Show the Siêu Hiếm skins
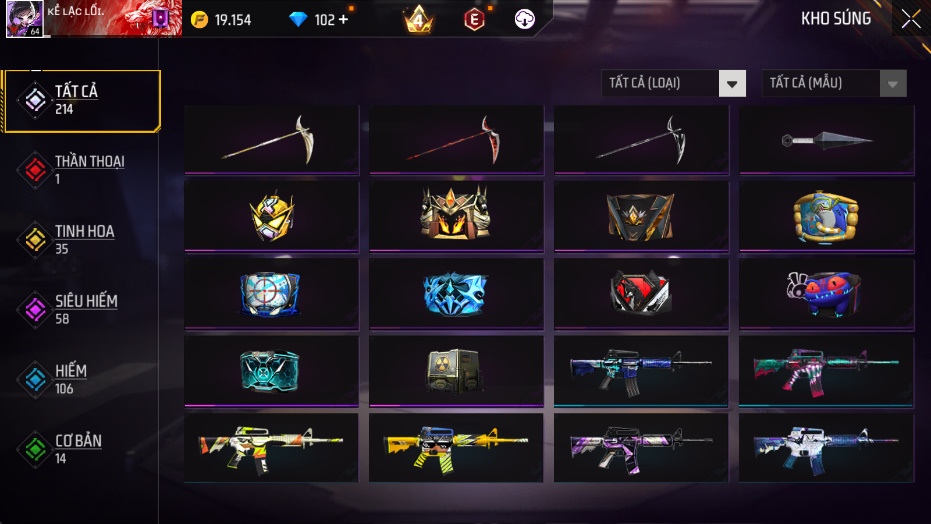 [78, 310]
